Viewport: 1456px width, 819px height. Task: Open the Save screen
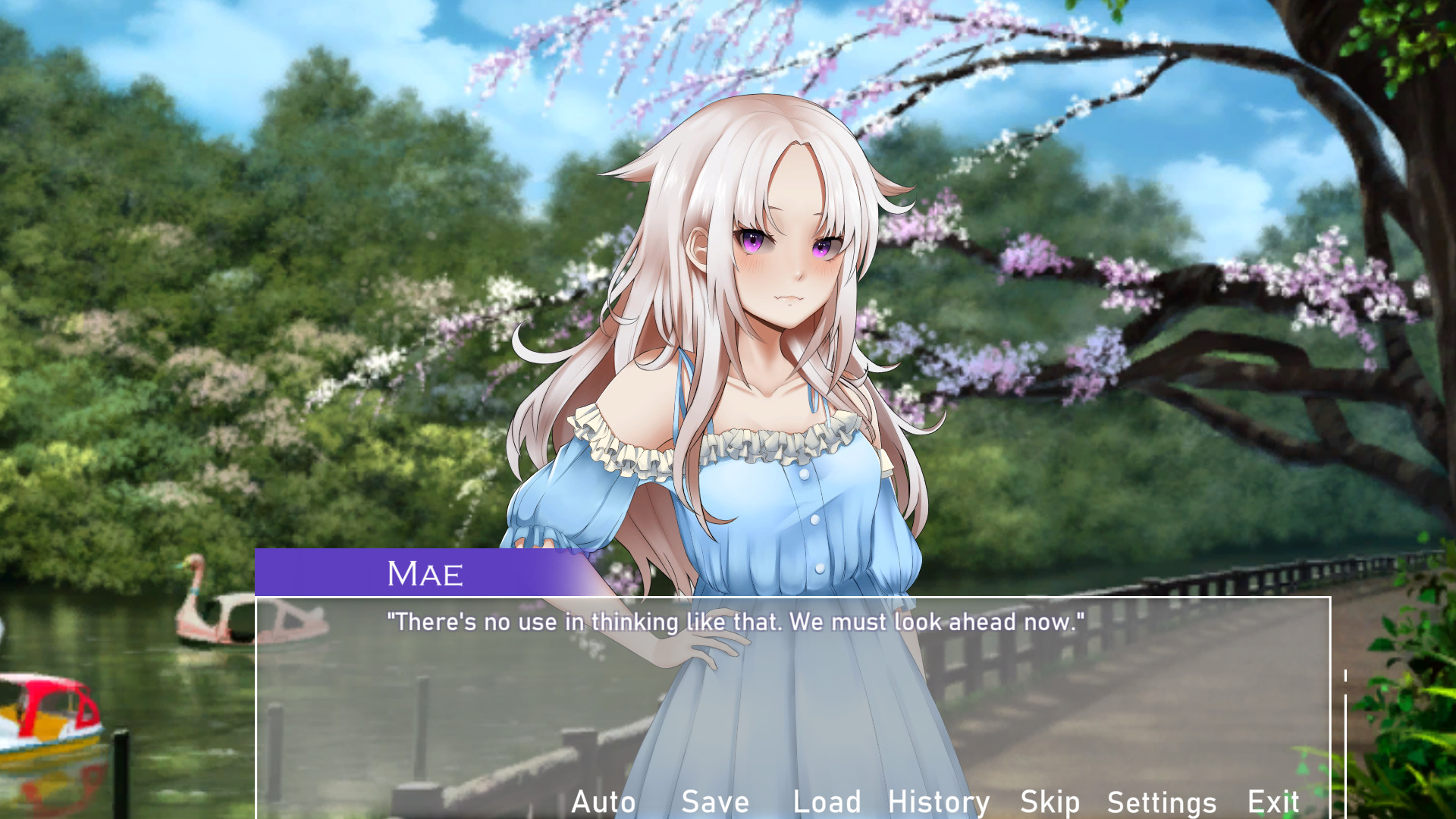(715, 802)
